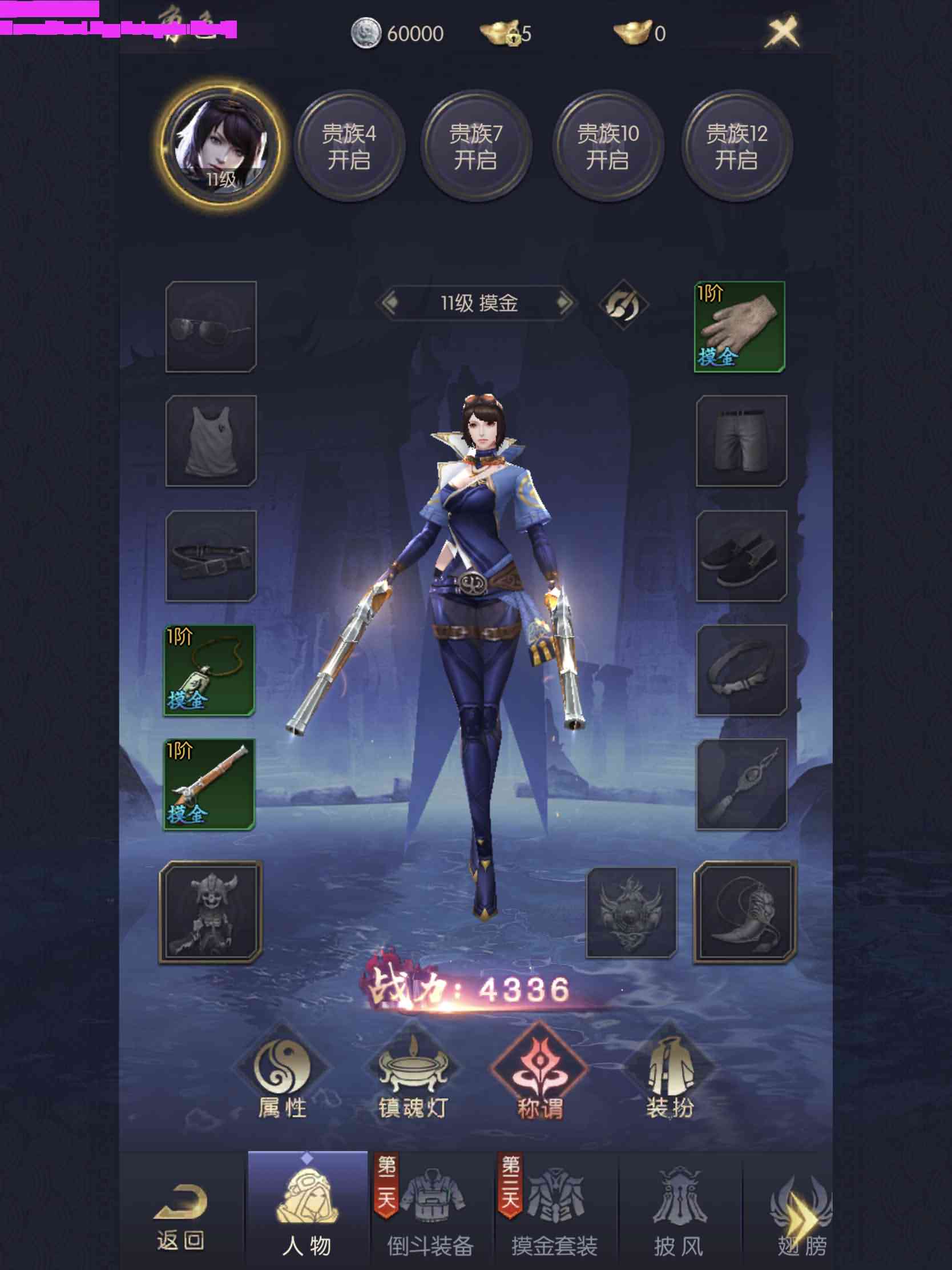This screenshot has width=952, height=1270.
Task: Tap the 贵族12 开启 locked character slot
Action: point(737,147)
